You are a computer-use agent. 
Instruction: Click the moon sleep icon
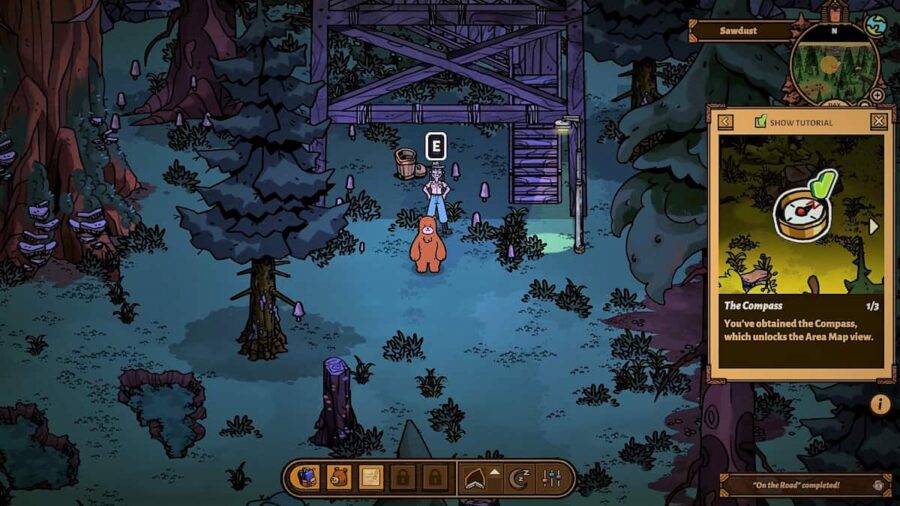519,478
